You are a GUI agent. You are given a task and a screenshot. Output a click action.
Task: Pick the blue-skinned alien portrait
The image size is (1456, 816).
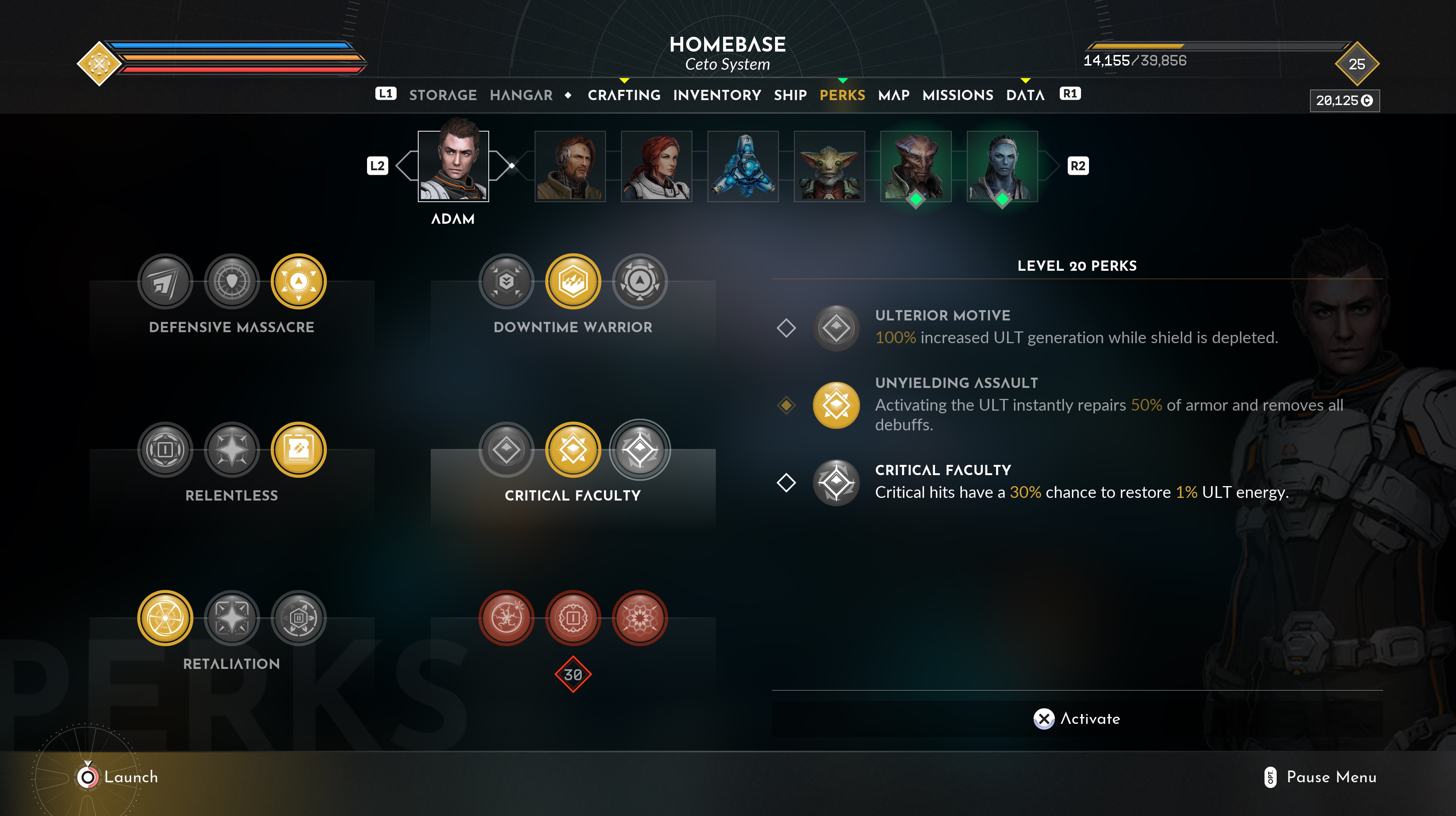1002,166
